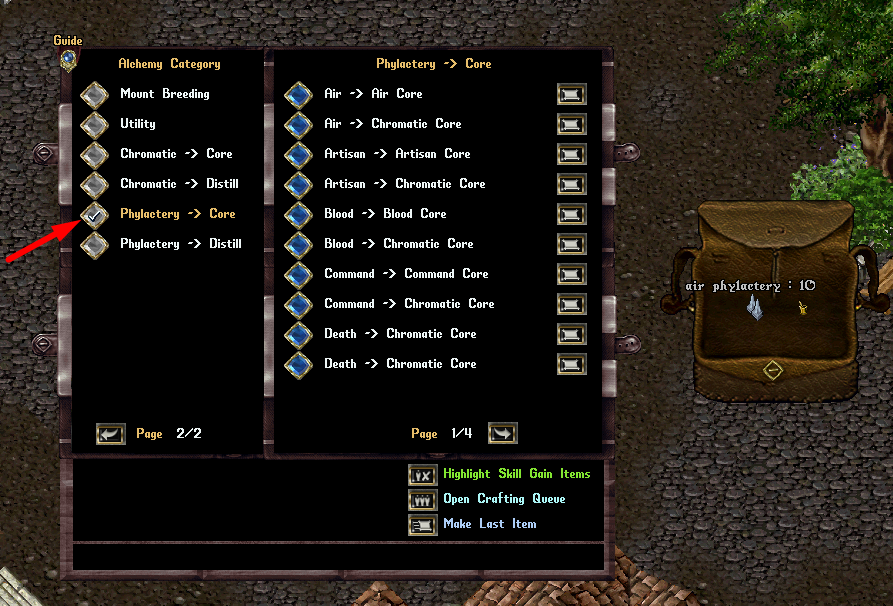893x606 pixels.
Task: Go to next recipe page
Action: point(502,433)
